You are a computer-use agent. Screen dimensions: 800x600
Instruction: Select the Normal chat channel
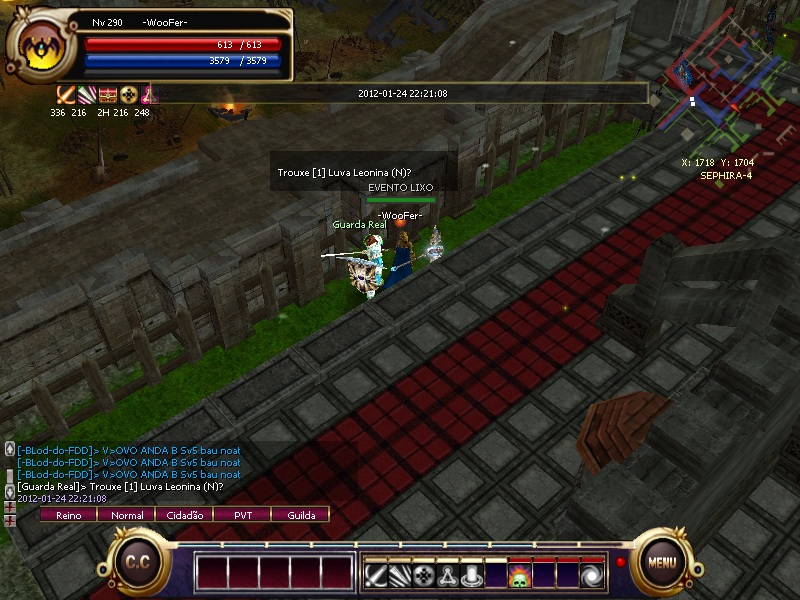(x=127, y=515)
